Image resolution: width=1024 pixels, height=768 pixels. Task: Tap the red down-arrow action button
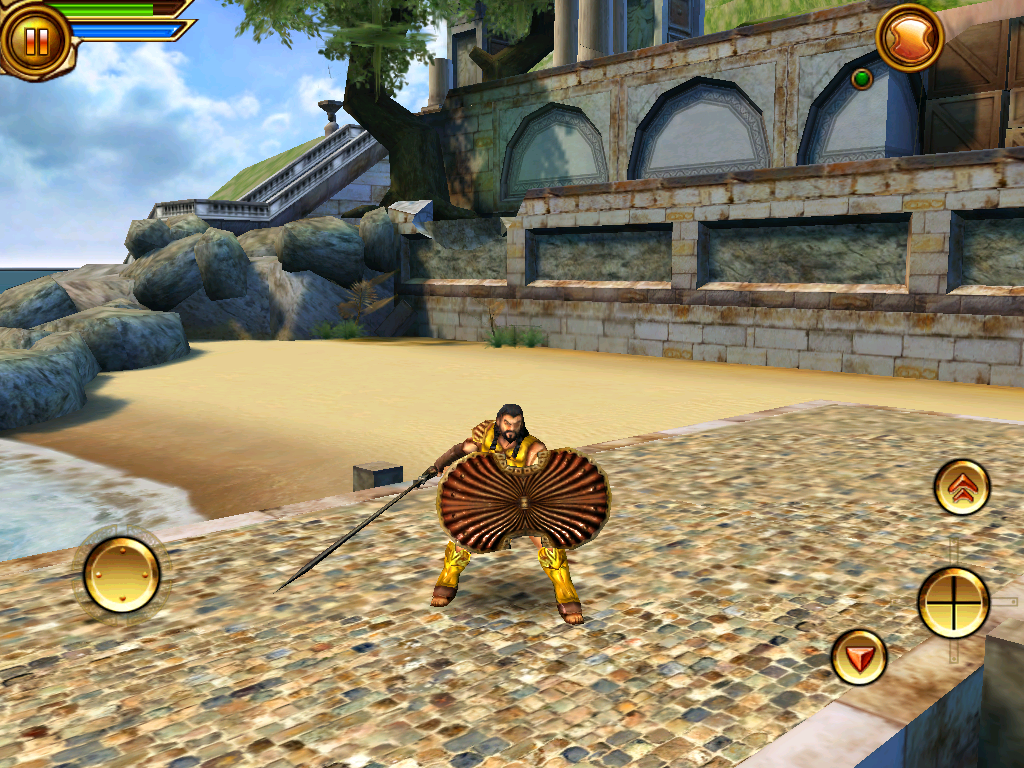point(859,657)
